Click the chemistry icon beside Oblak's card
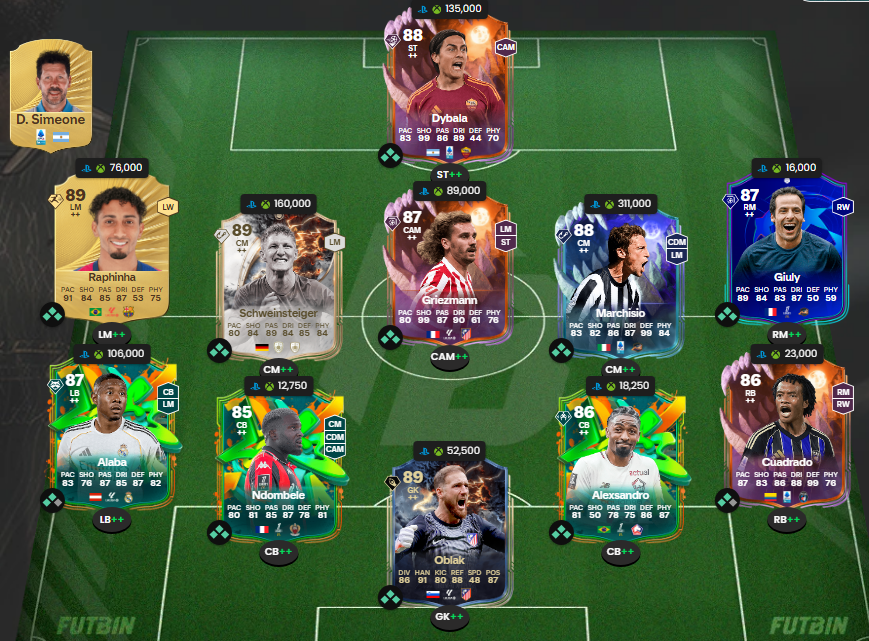869x641 pixels. (x=389, y=598)
